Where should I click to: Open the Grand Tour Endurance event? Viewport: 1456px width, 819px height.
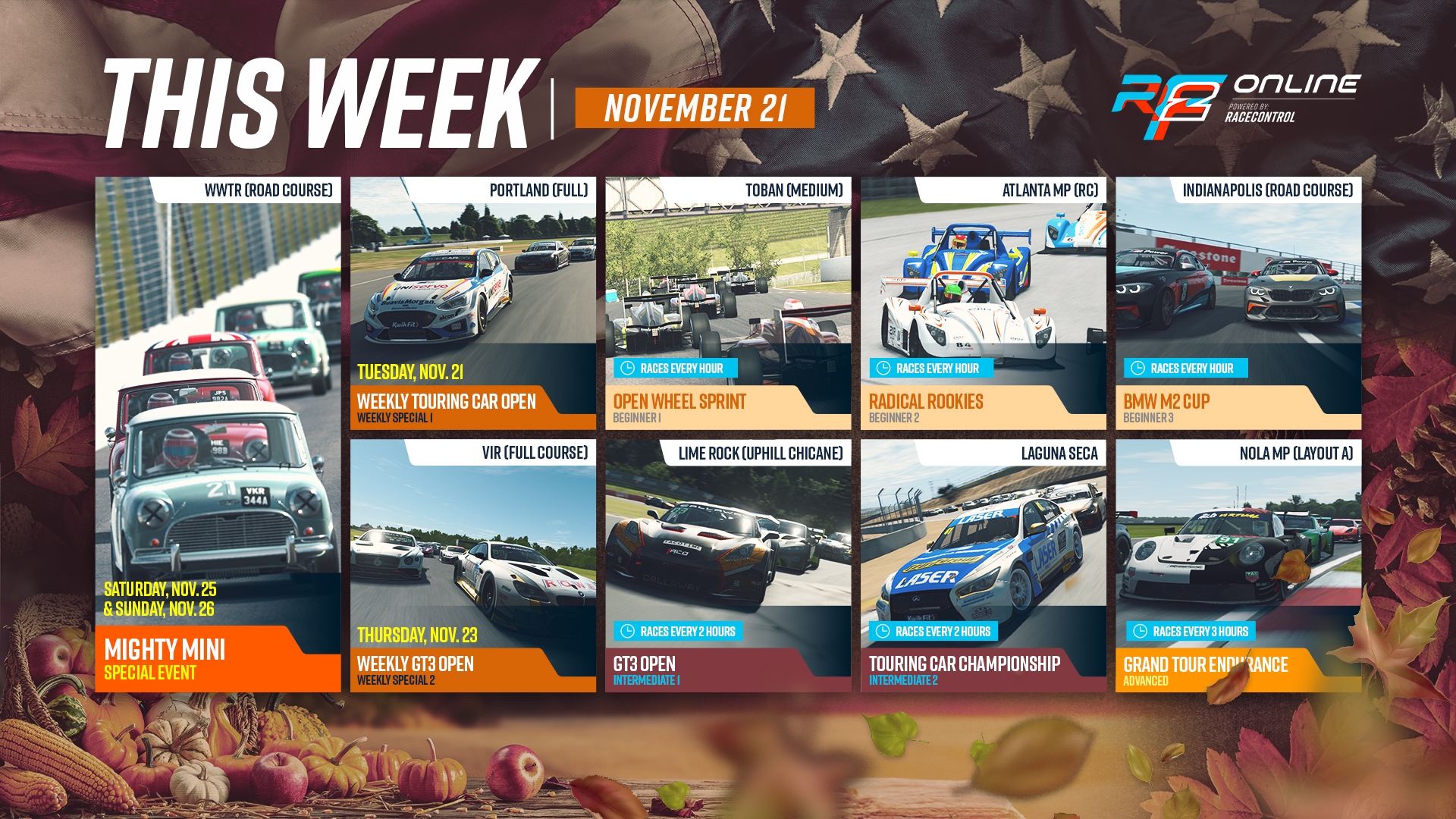[1238, 566]
